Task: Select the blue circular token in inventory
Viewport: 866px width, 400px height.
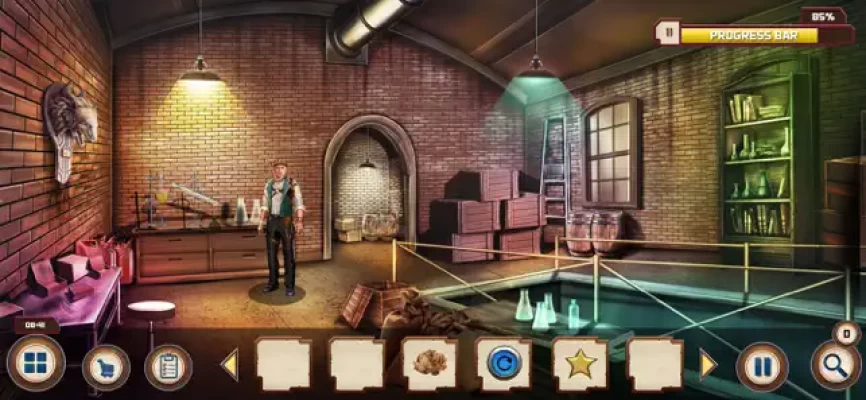Action: point(504,364)
